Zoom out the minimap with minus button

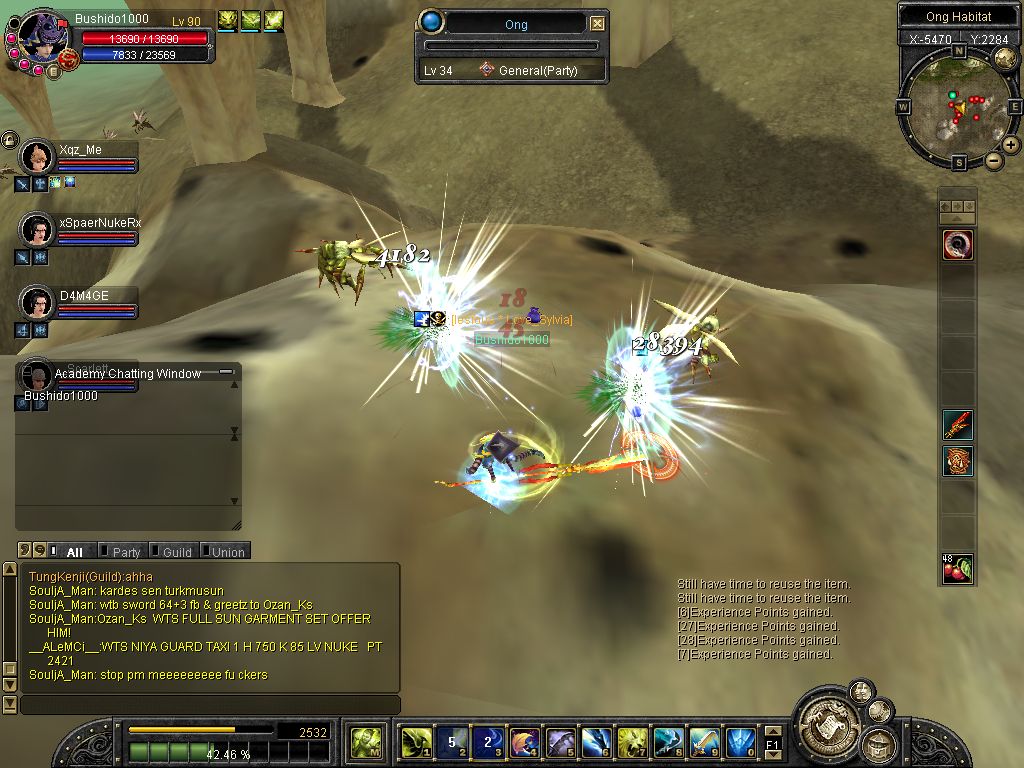994,160
